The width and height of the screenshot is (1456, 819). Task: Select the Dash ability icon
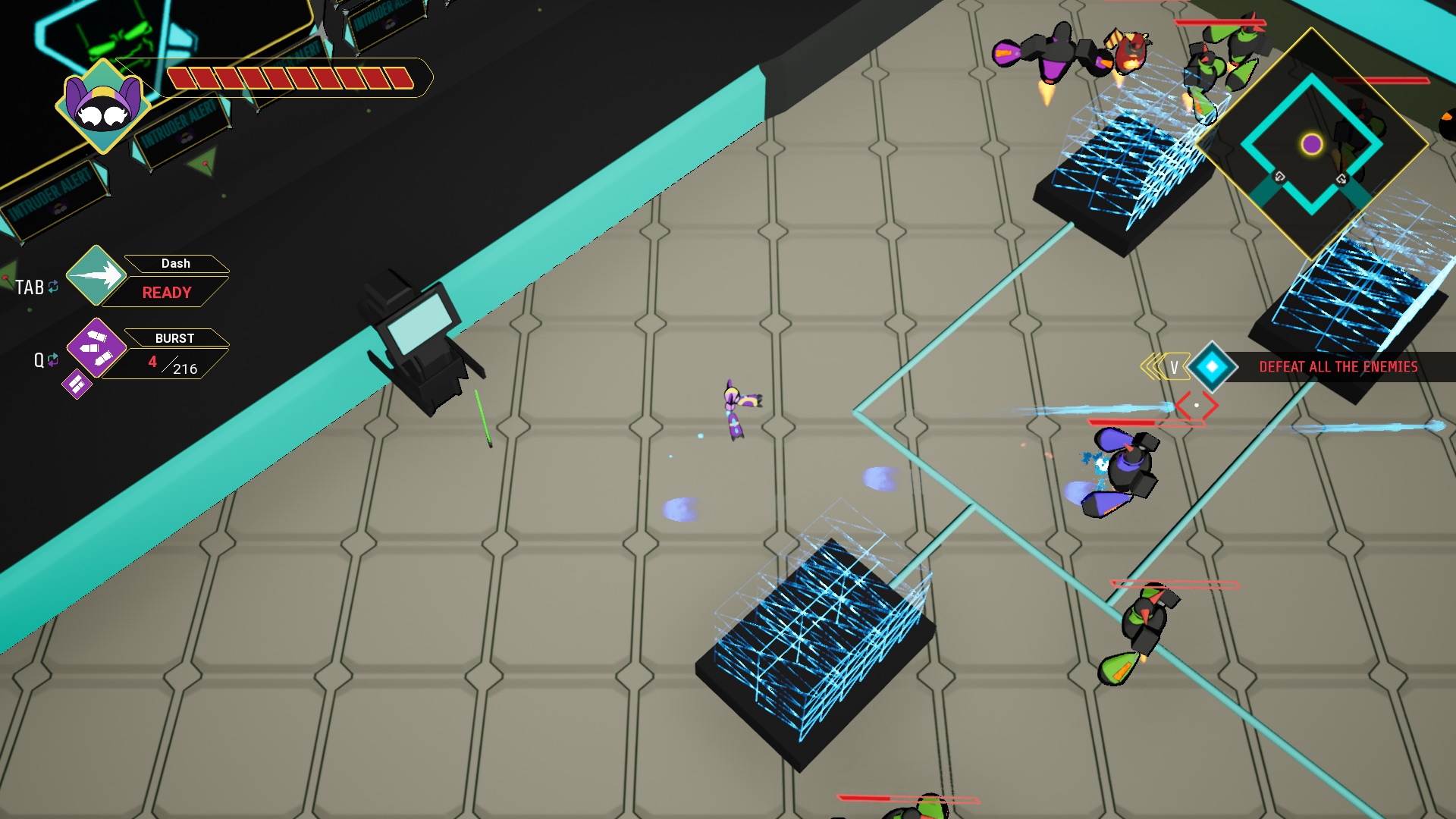click(x=96, y=275)
